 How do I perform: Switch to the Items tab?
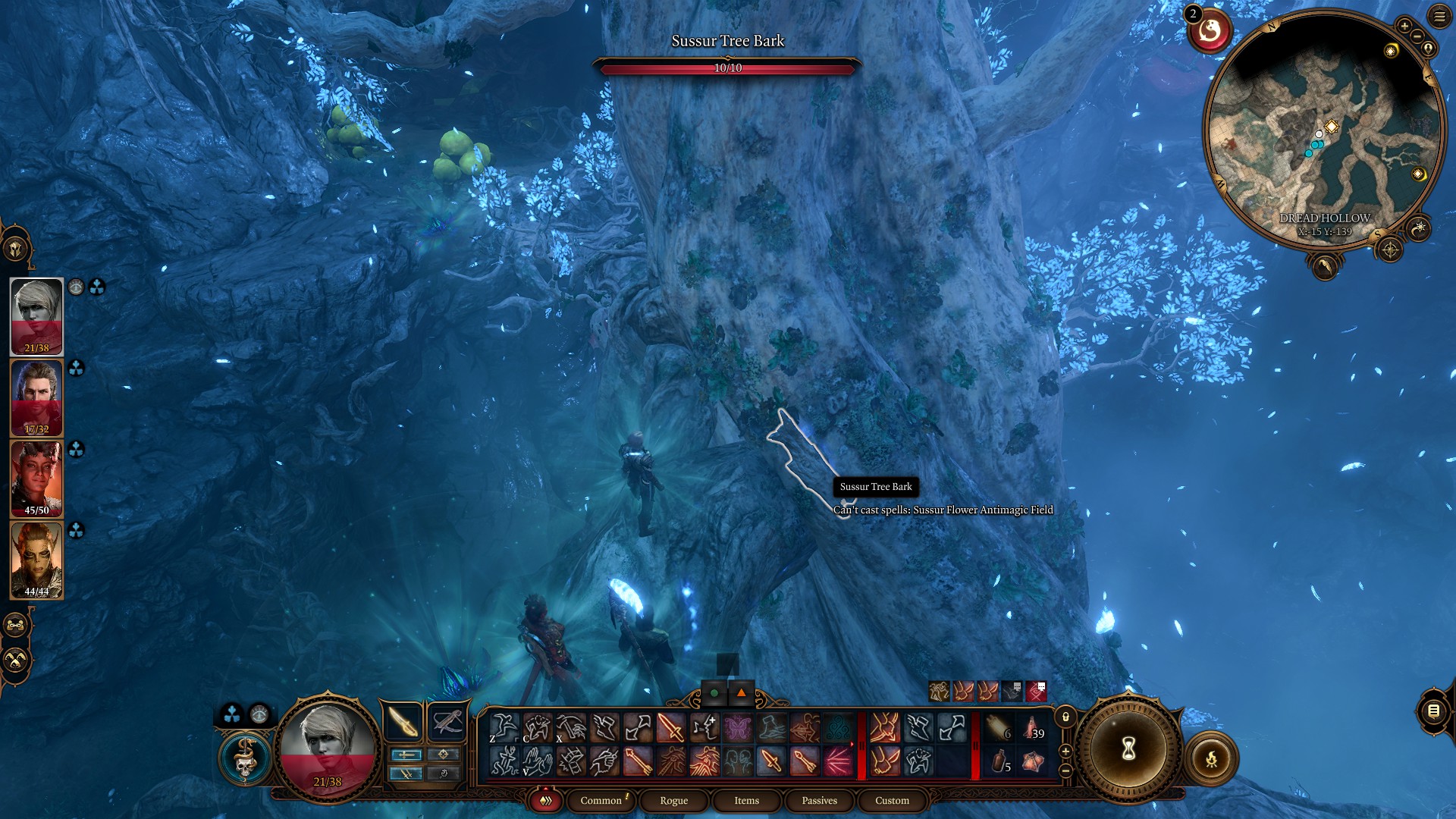point(745,800)
